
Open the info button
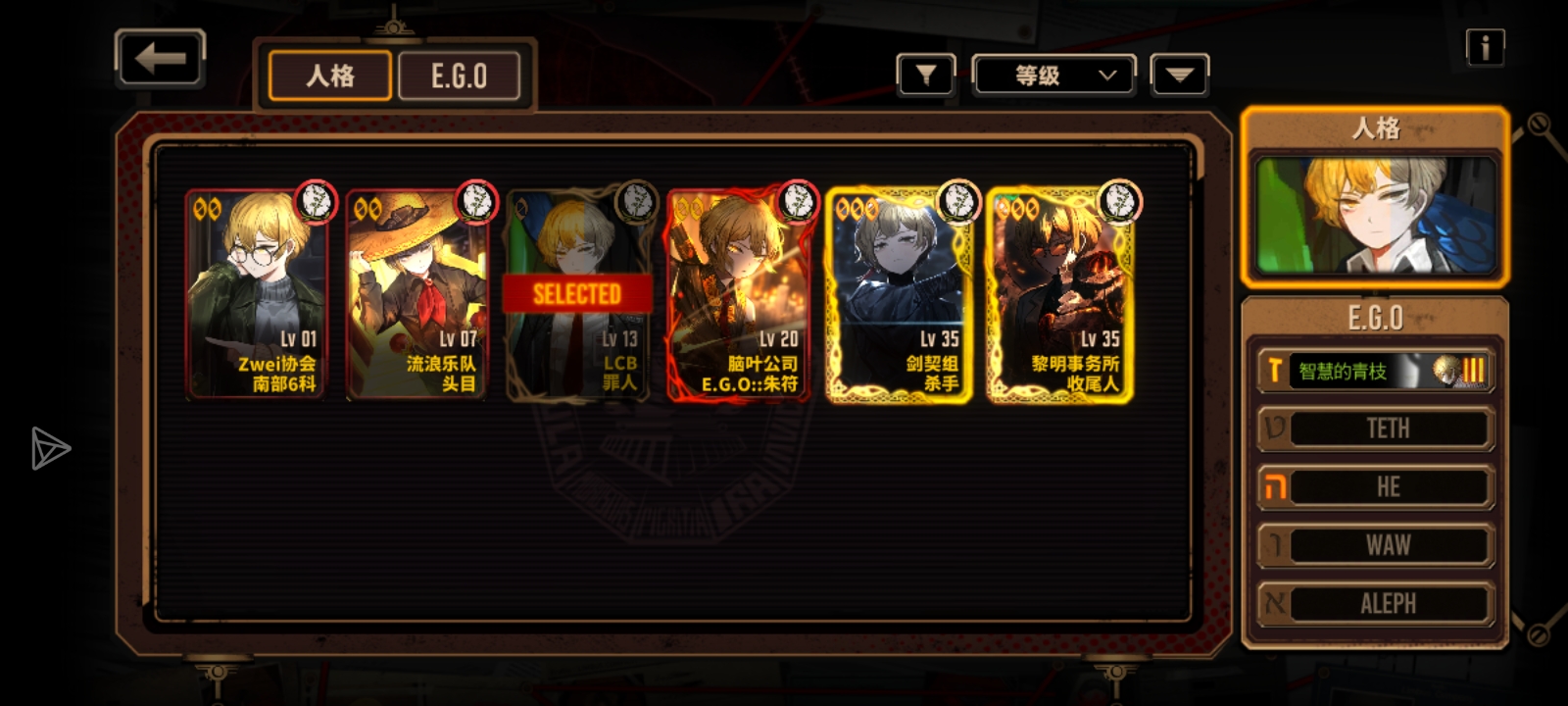[1485, 46]
